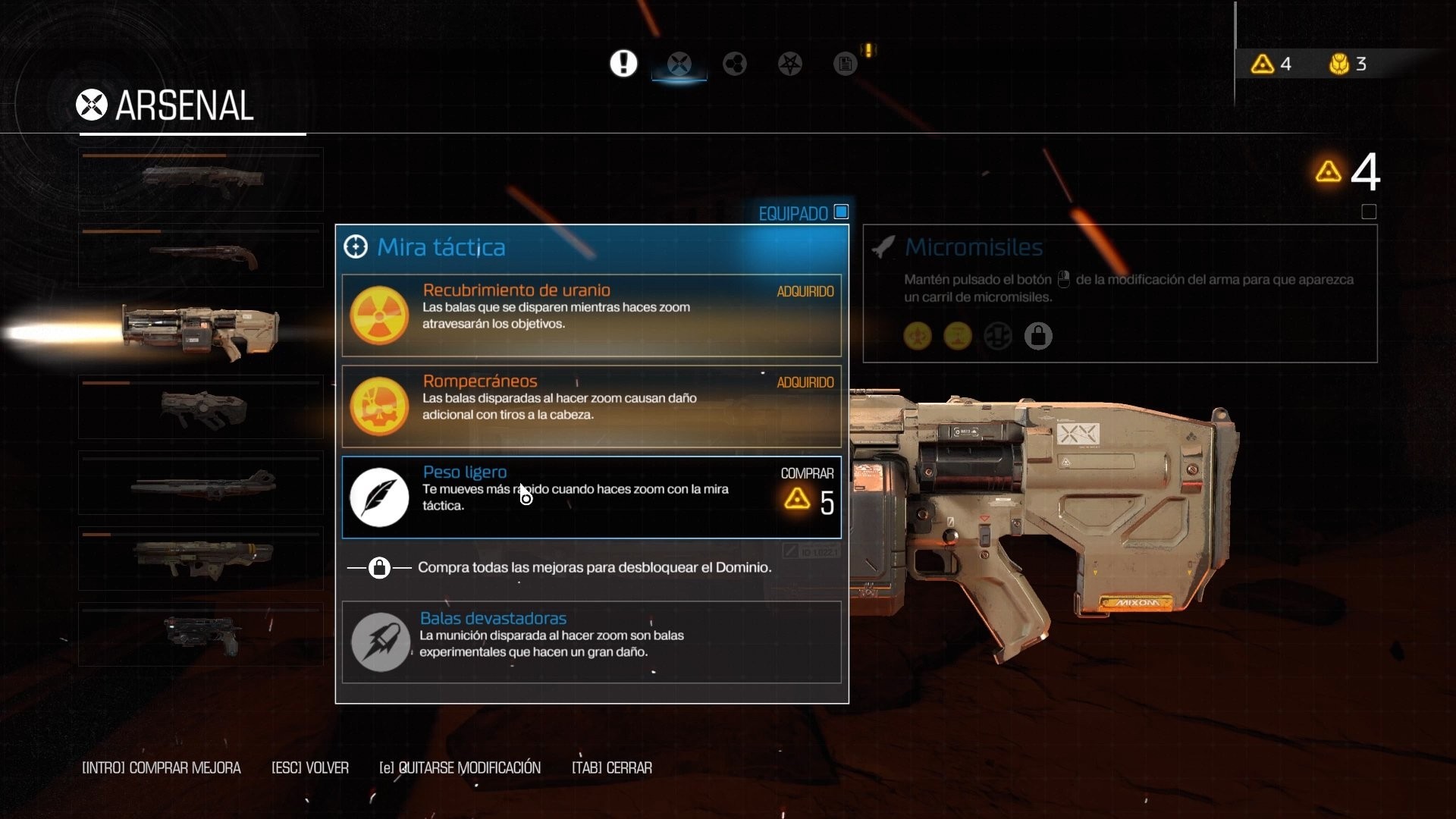Viewport: 1456px width, 819px height.
Task: Choose the double-barrel super shotgun
Action: 201,256
